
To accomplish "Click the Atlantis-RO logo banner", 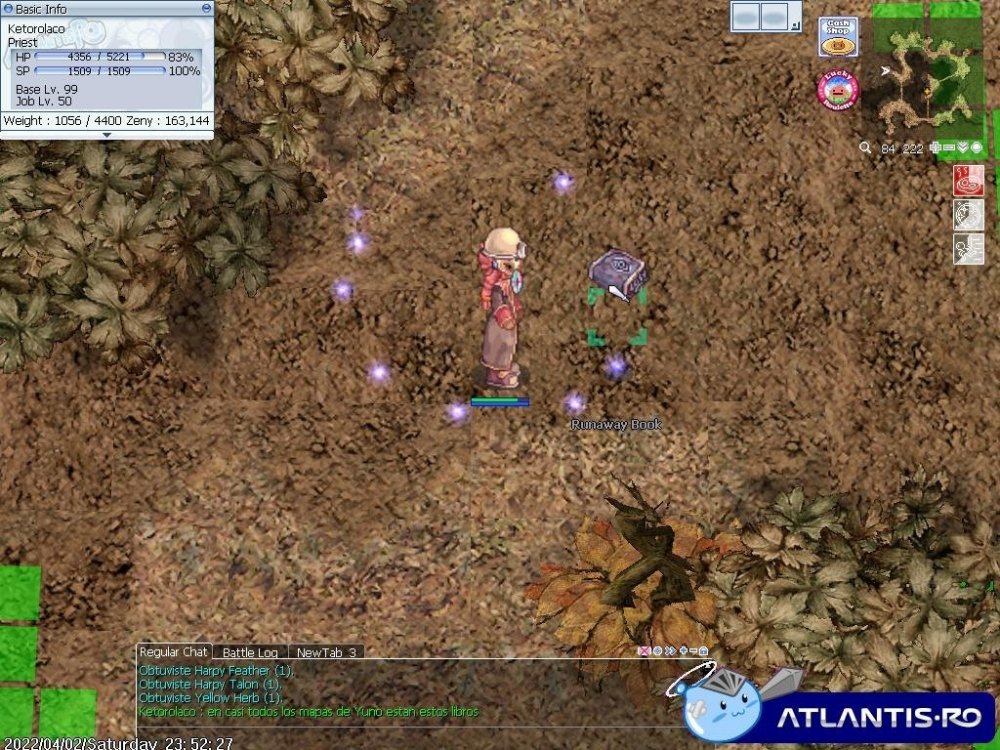I will coord(850,715).
